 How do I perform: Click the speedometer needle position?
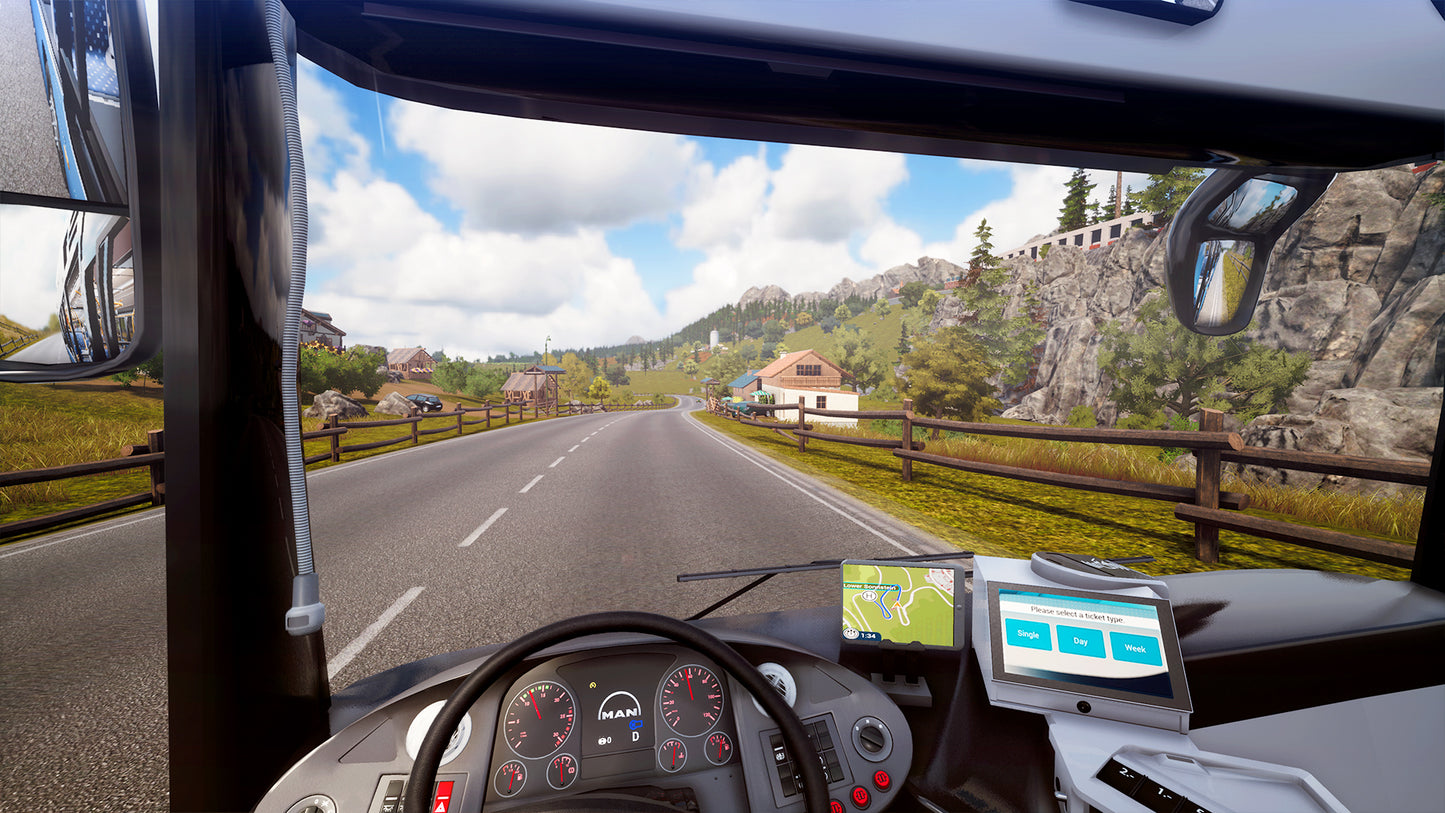(689, 685)
